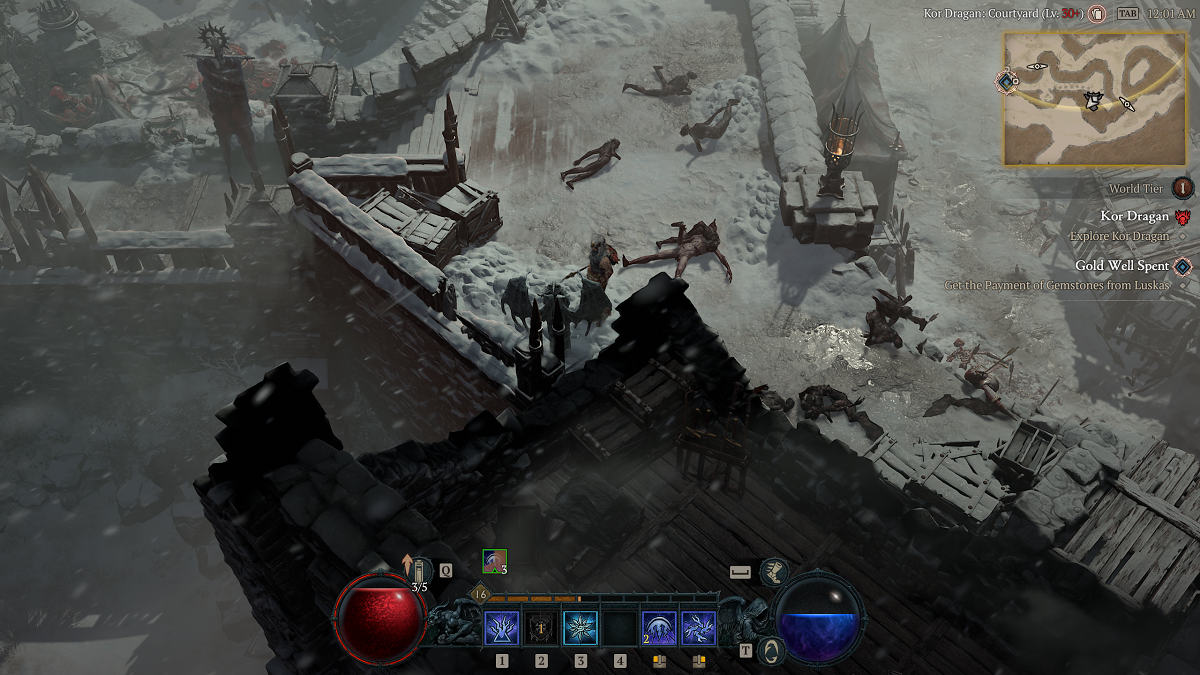Click the icon beside the zone name
Viewport: 1200px width, 675px height.
tap(1097, 15)
